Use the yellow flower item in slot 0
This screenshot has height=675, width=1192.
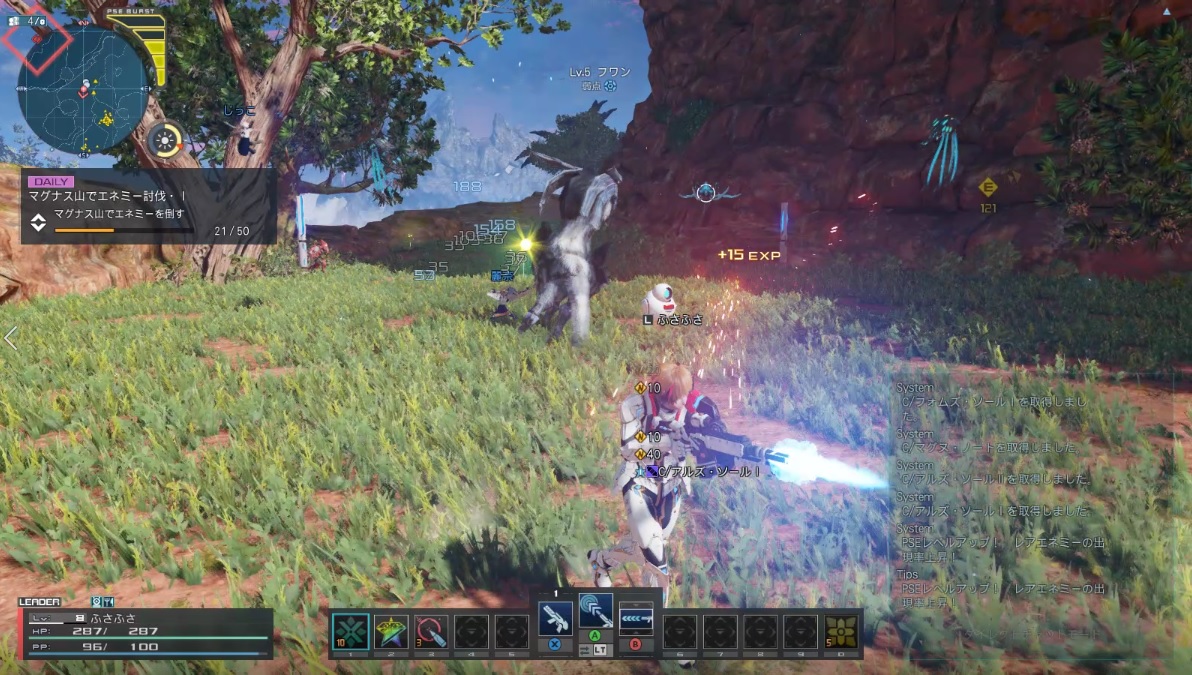[842, 631]
